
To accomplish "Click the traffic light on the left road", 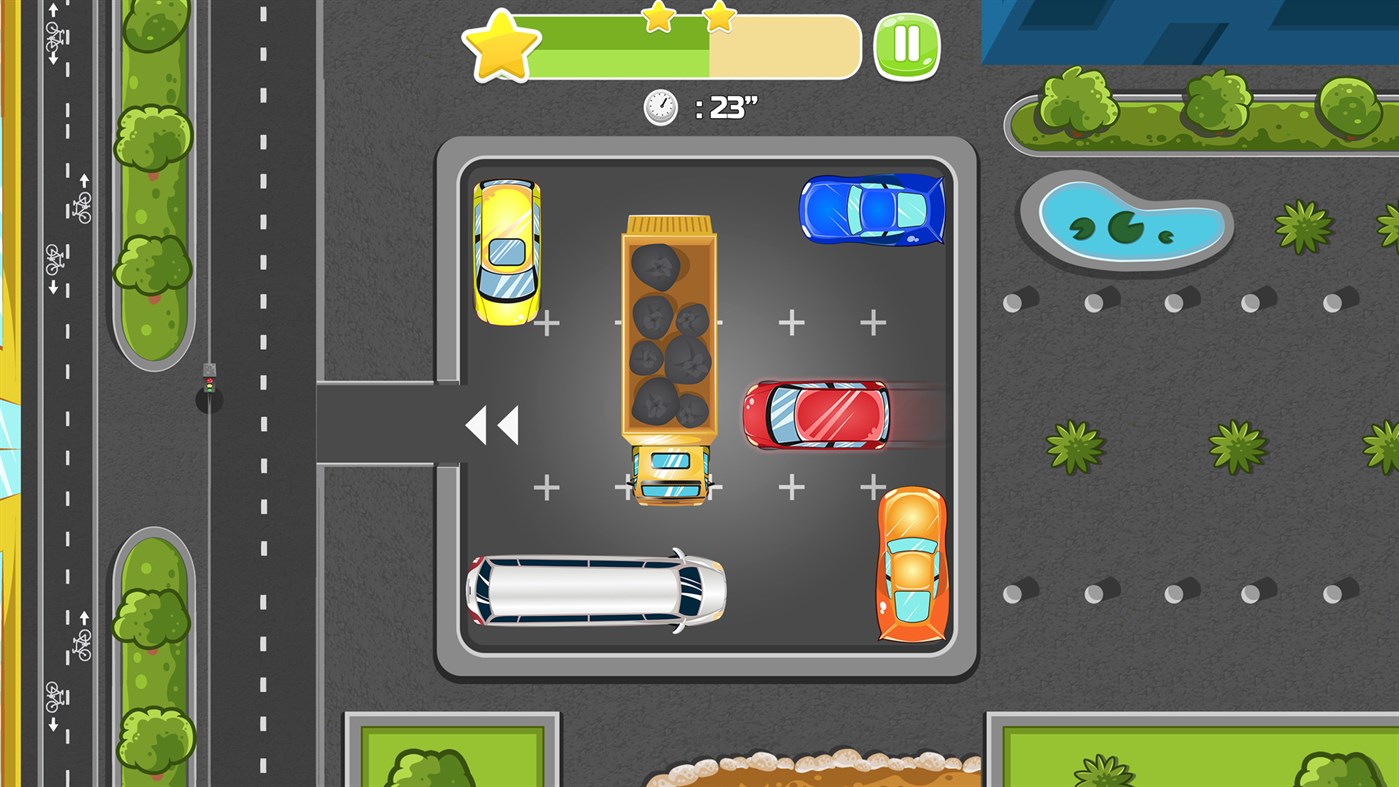I will (207, 381).
